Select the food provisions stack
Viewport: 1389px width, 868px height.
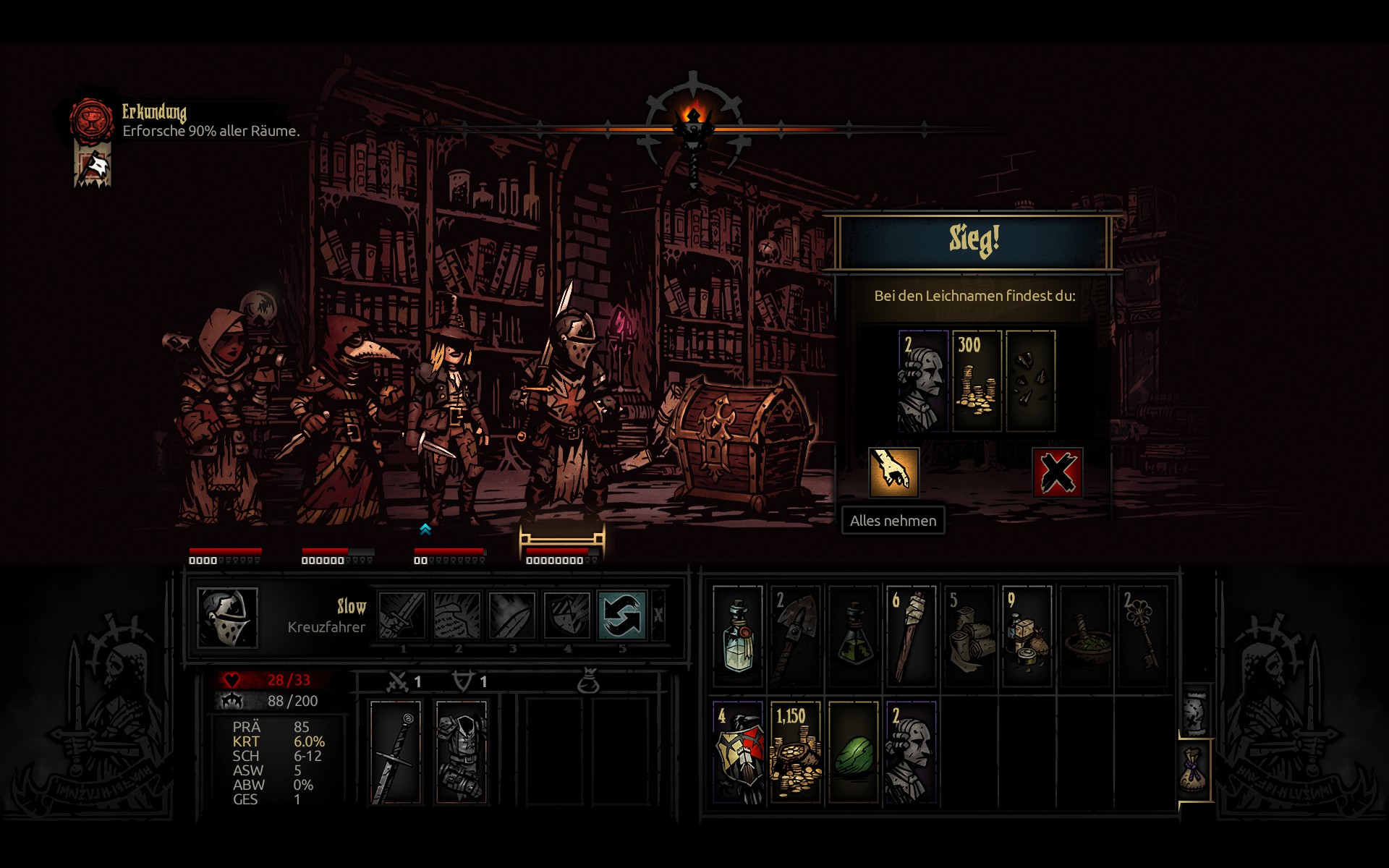(1027, 637)
